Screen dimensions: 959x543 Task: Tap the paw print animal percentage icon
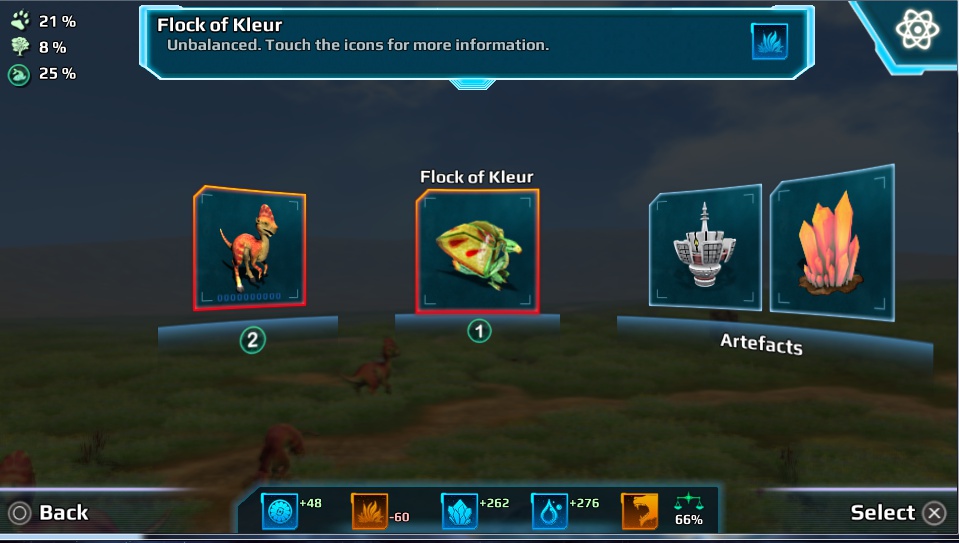coord(19,21)
